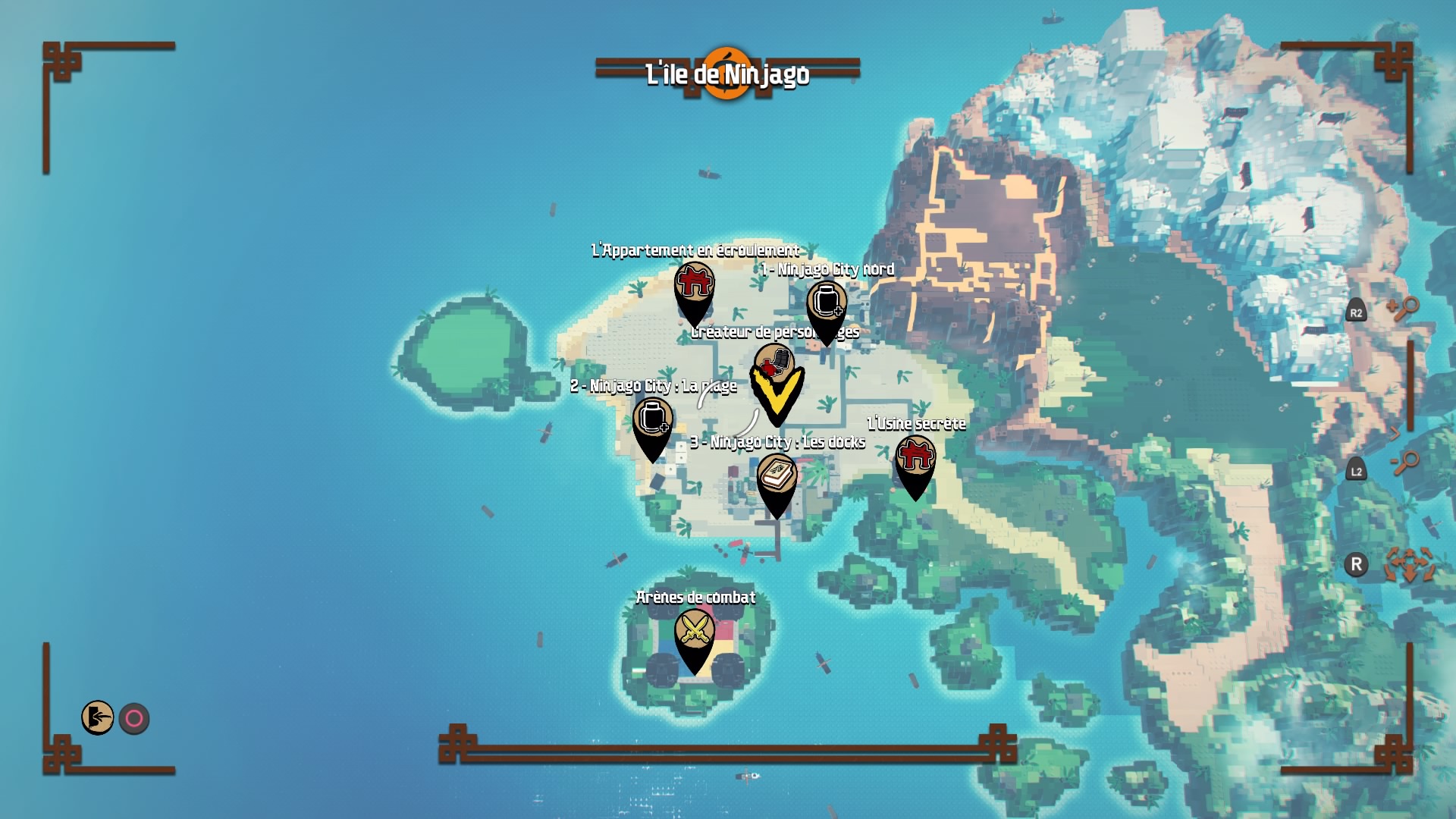
Task: Click the zoom-out magnifier icon
Action: [1405, 462]
